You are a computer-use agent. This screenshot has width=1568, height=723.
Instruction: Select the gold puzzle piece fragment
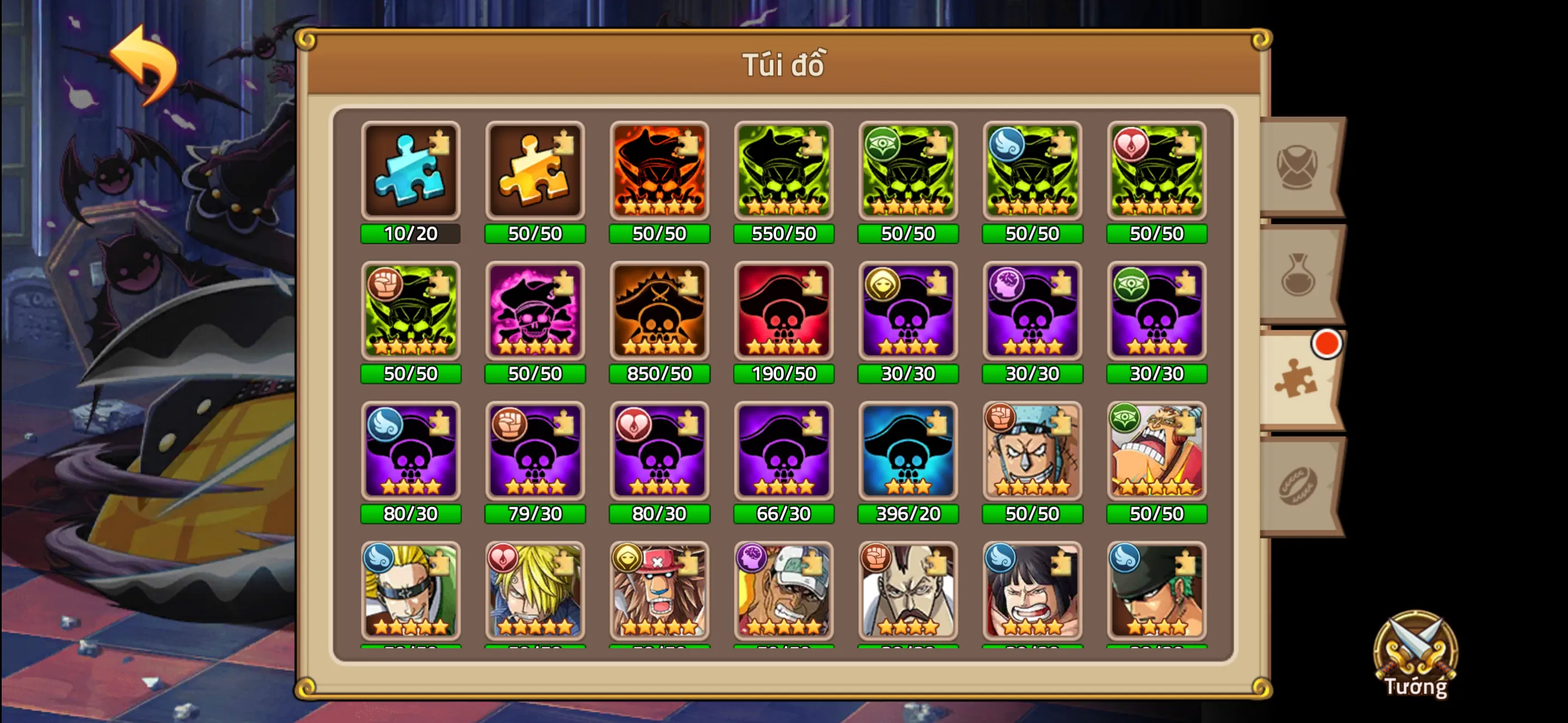tap(534, 172)
